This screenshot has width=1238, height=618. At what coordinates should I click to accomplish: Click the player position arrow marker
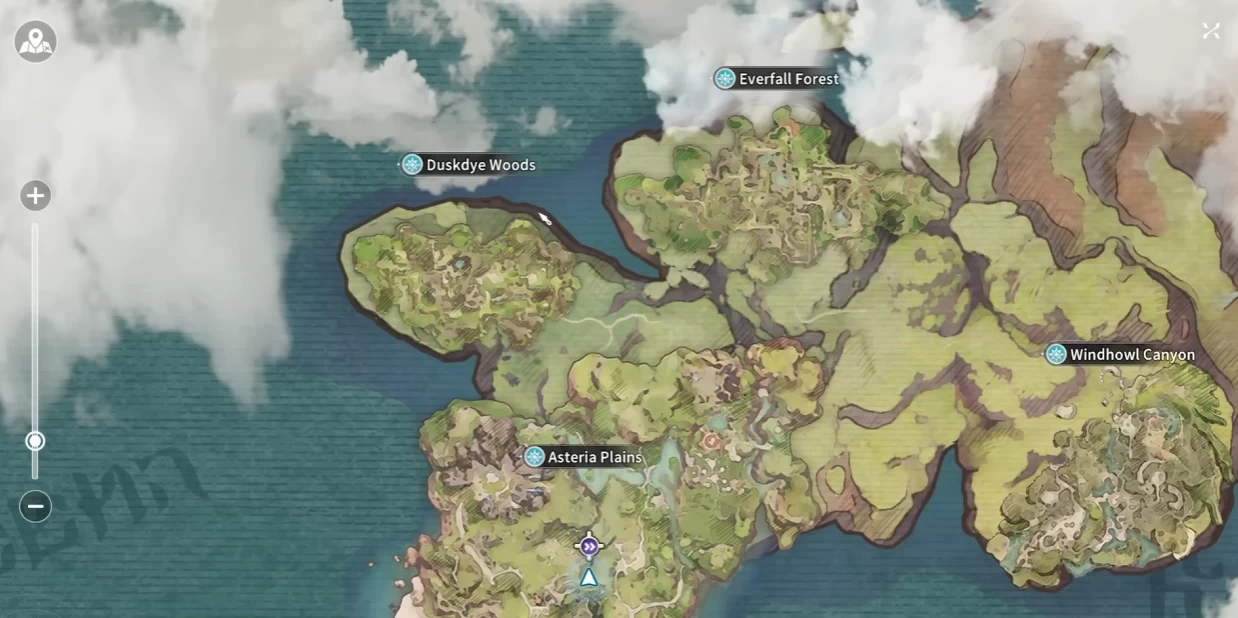pos(589,578)
